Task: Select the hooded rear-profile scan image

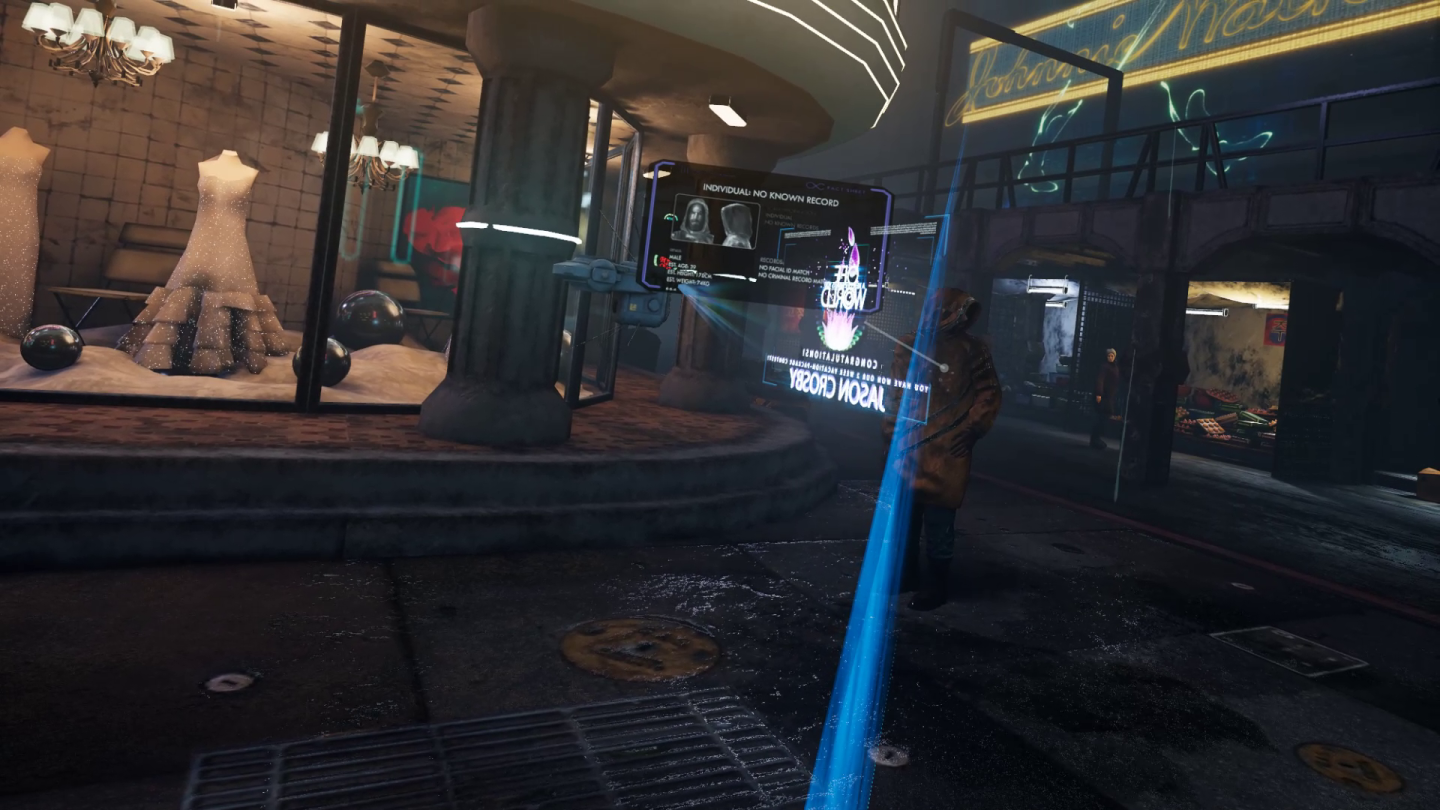Action: pos(737,223)
